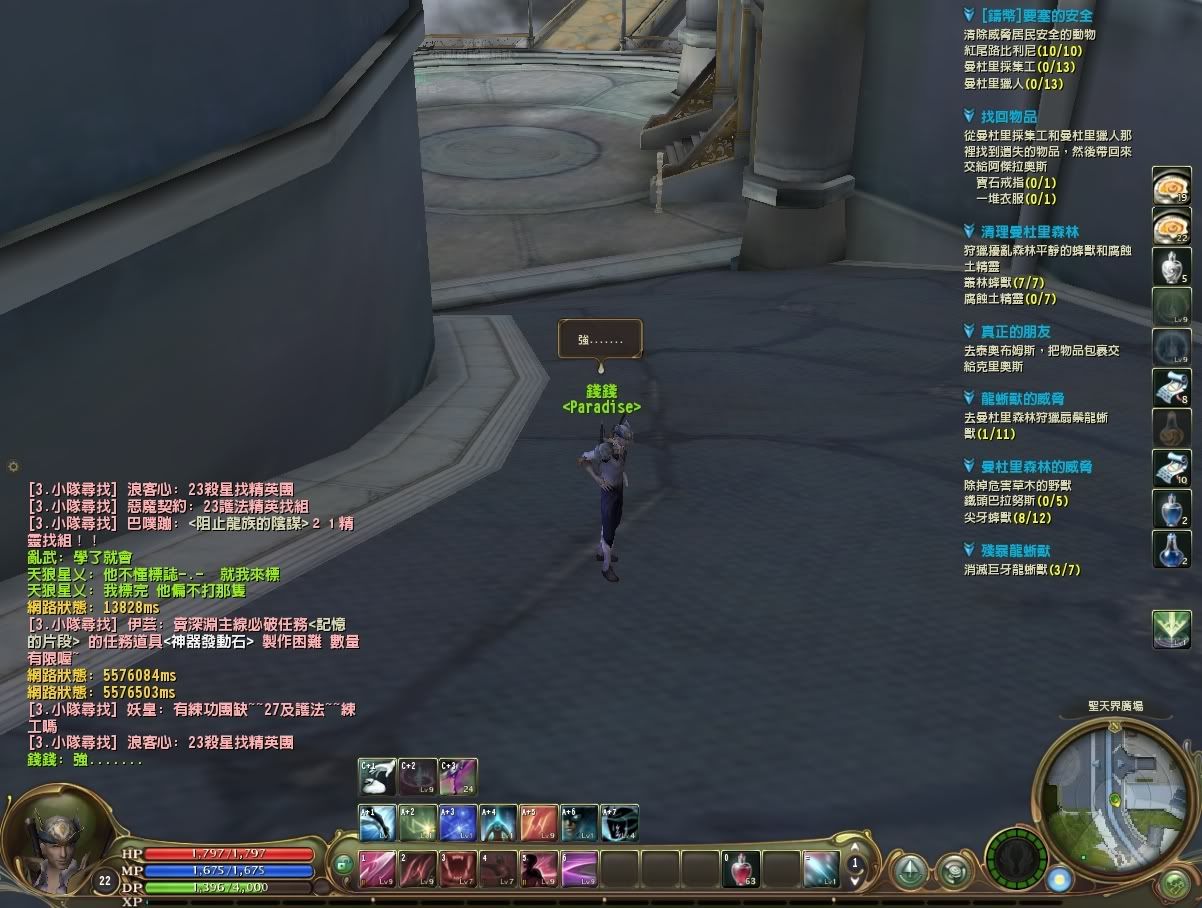
Task: Use the blue scroll item with count 8
Action: [x=1171, y=387]
